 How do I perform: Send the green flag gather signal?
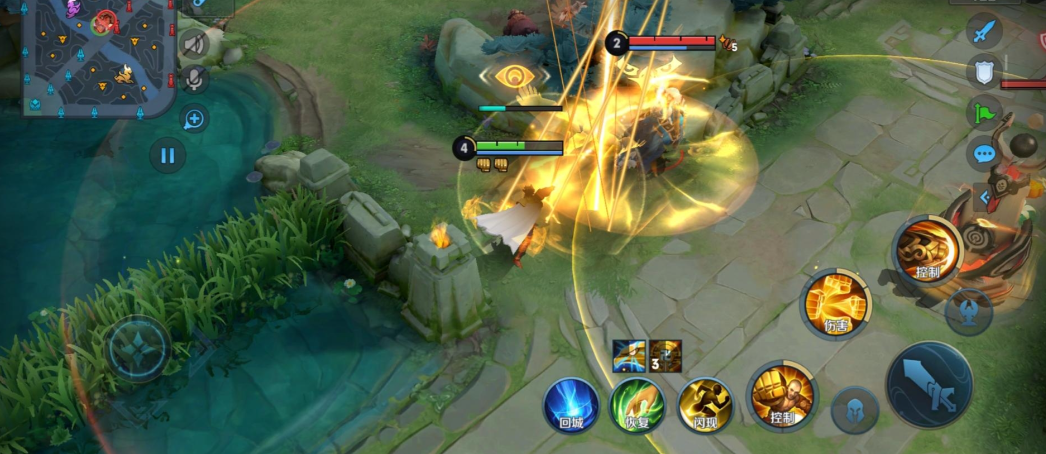(984, 112)
